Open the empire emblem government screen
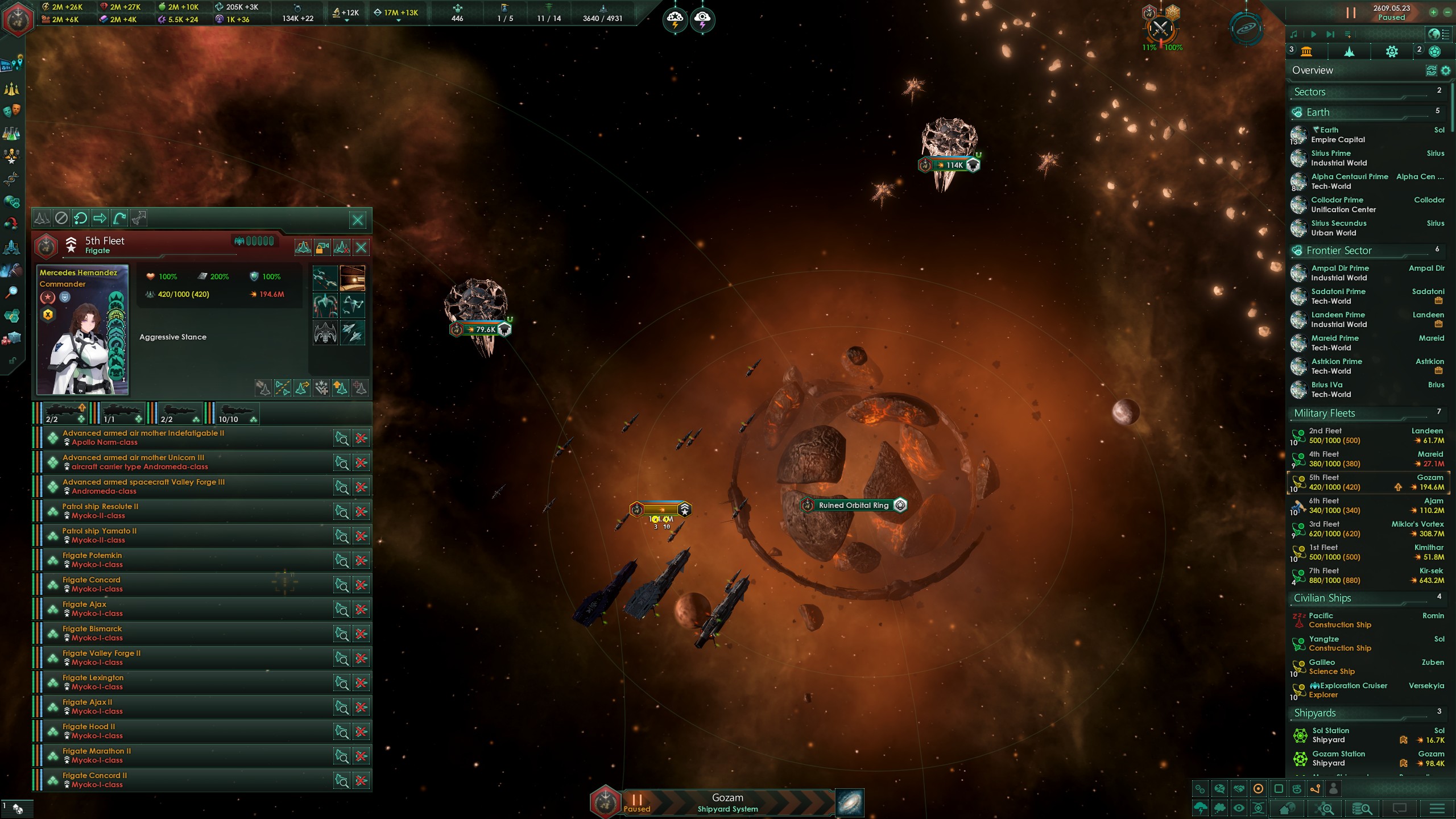 19,20
